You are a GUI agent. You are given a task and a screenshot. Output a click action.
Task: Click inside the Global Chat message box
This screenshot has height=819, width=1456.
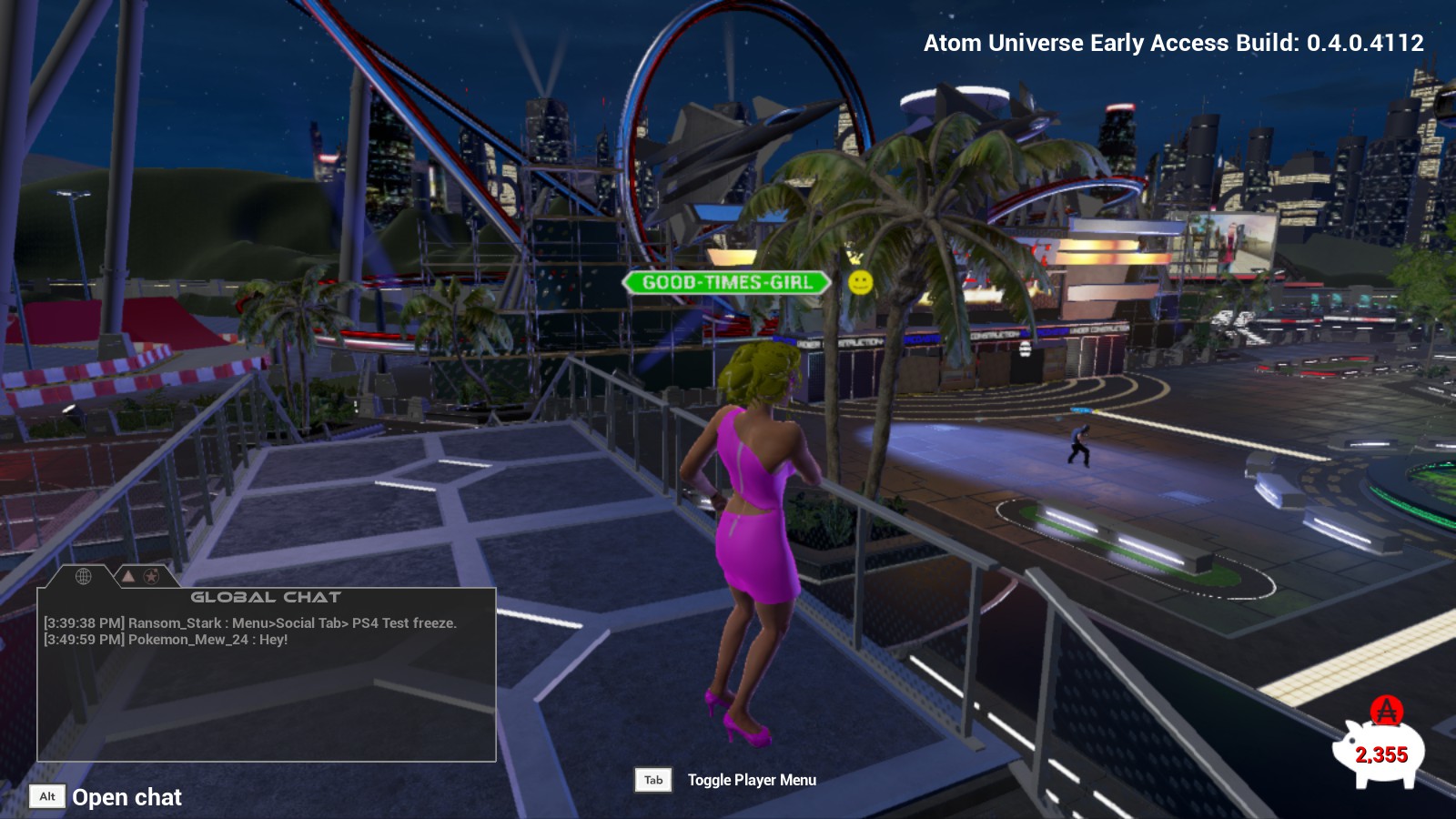coord(266,701)
